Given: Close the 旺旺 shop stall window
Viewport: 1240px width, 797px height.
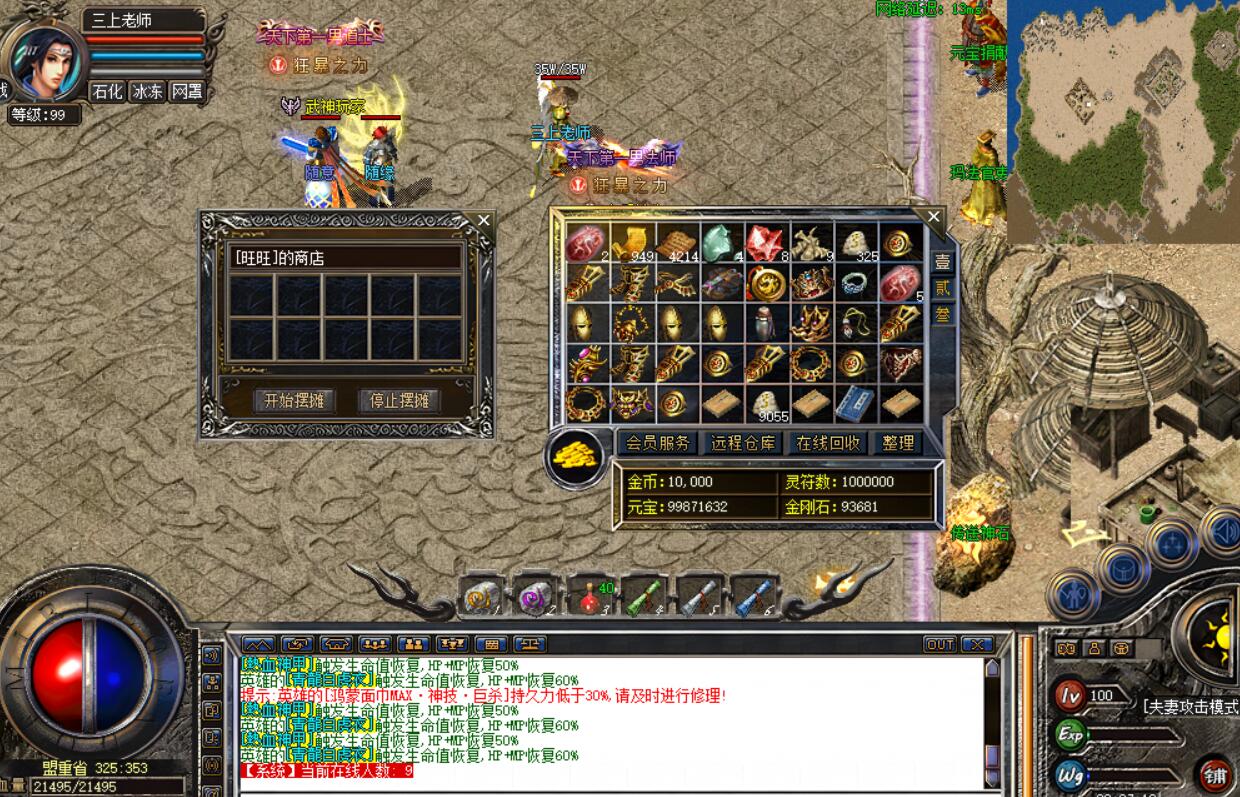Looking at the screenshot, I should [x=484, y=220].
